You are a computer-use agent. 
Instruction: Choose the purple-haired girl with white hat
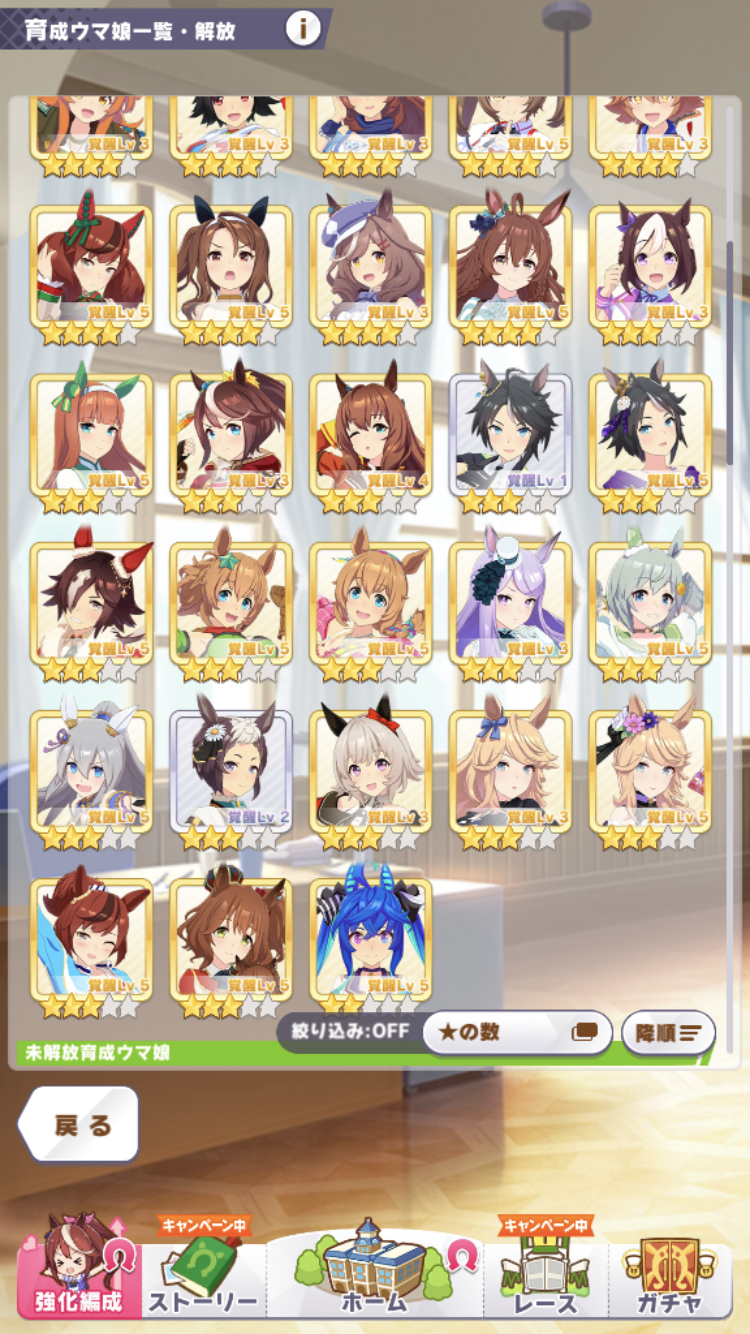click(x=511, y=605)
